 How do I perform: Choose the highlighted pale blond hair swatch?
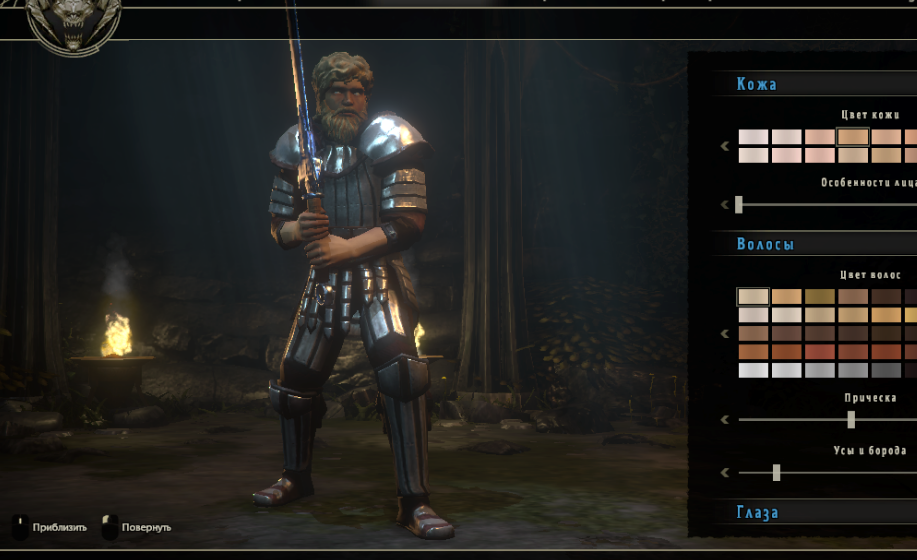753,296
